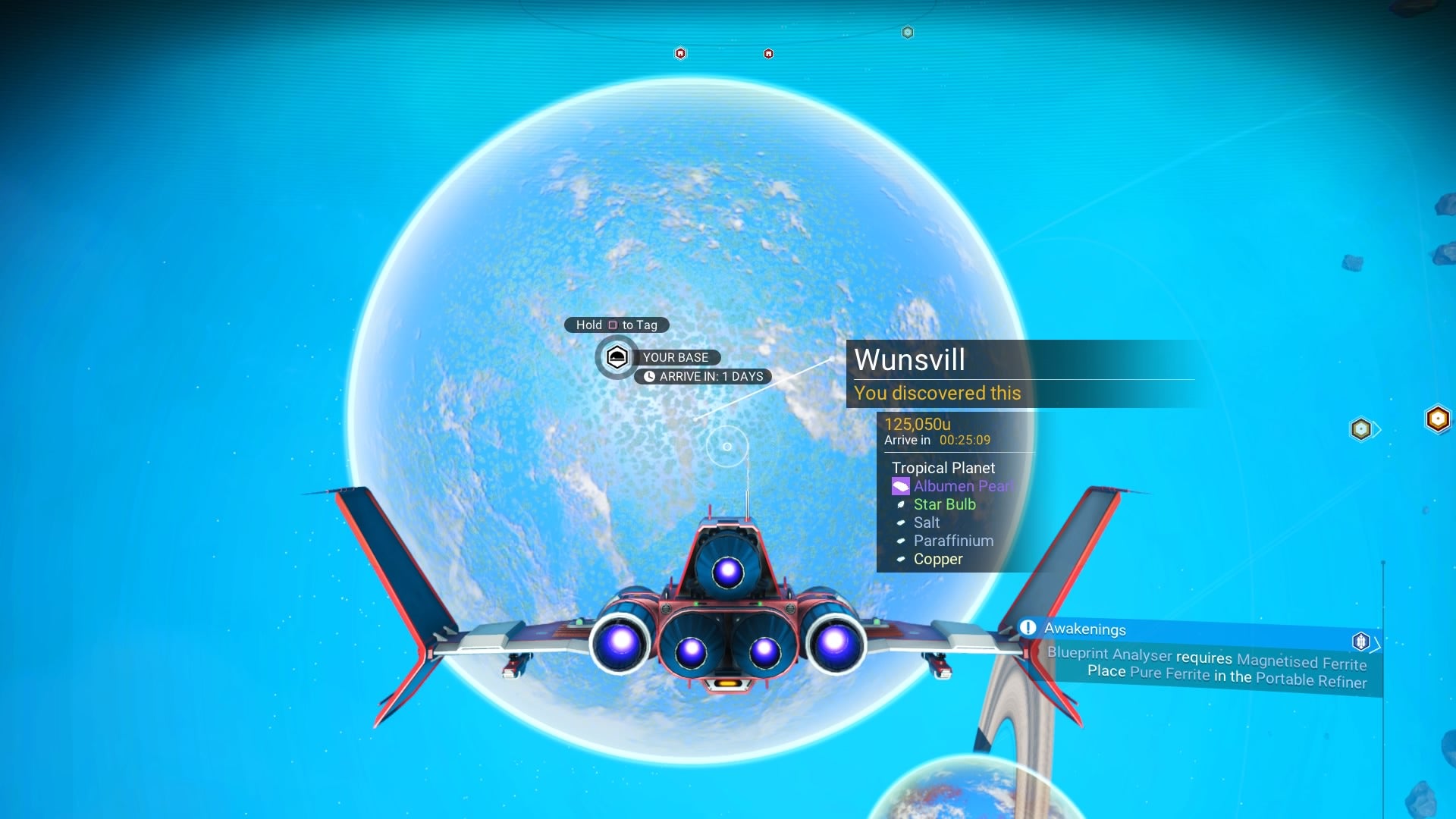Click the purple Albumen Pearl color swatch
This screenshot has height=819, width=1456.
tap(899, 485)
